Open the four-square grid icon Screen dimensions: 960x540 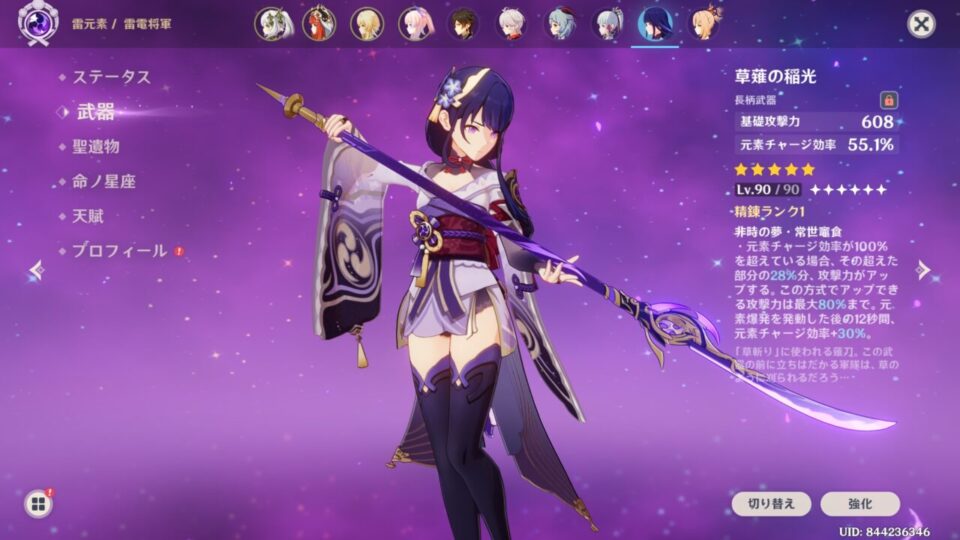38,504
